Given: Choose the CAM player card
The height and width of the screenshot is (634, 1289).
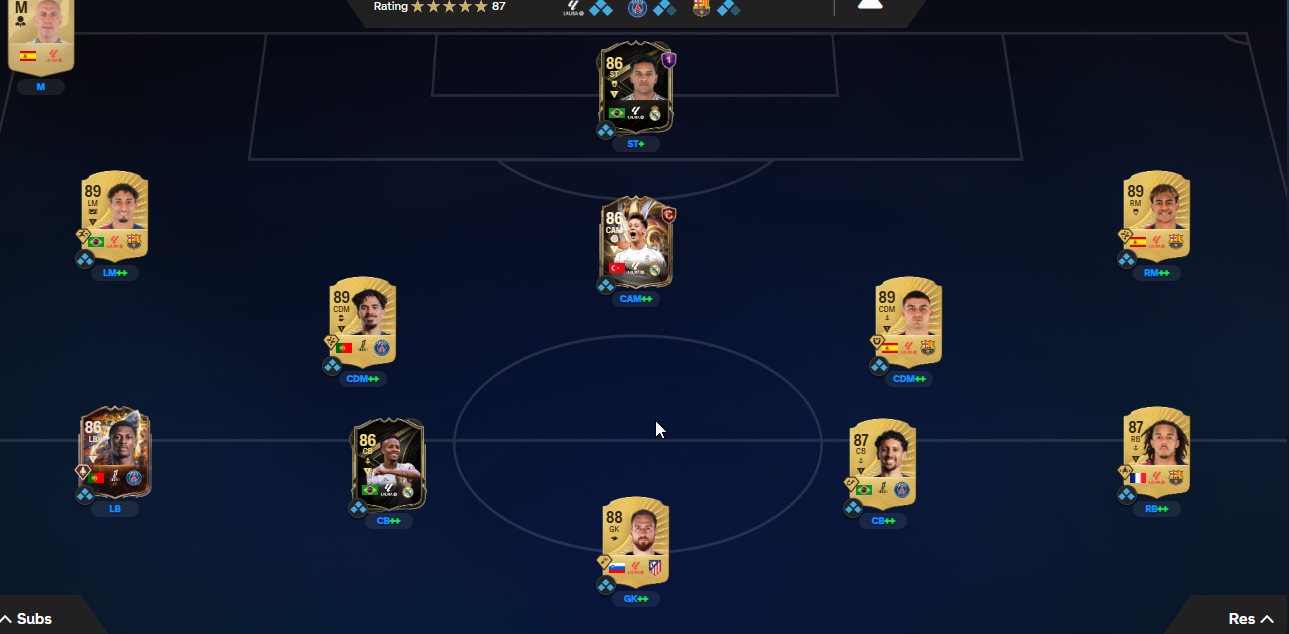Looking at the screenshot, I should pos(636,241).
